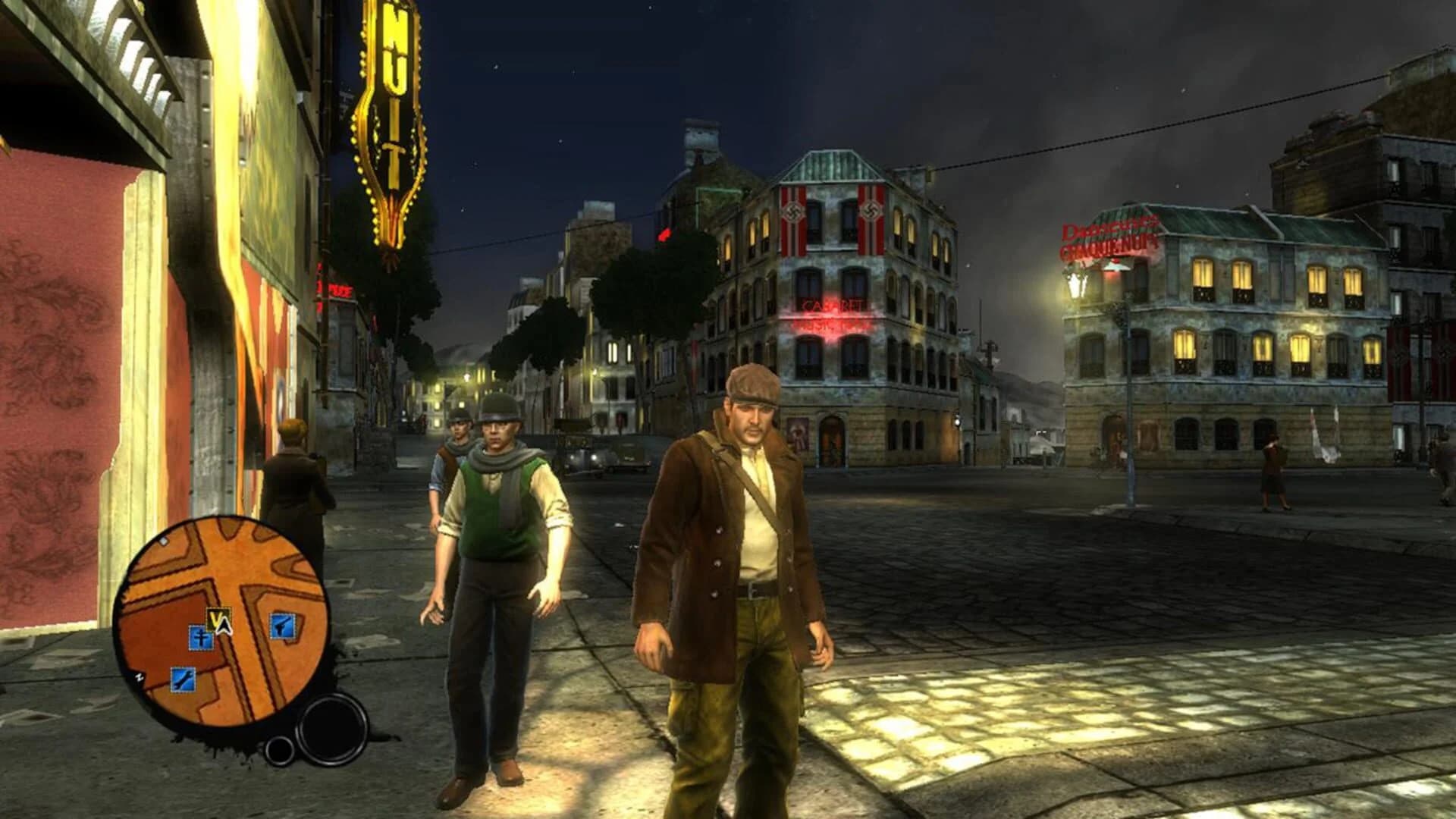Viewport: 1456px width, 819px height.
Task: Select the church cross icon on the minimap
Action: click(203, 639)
